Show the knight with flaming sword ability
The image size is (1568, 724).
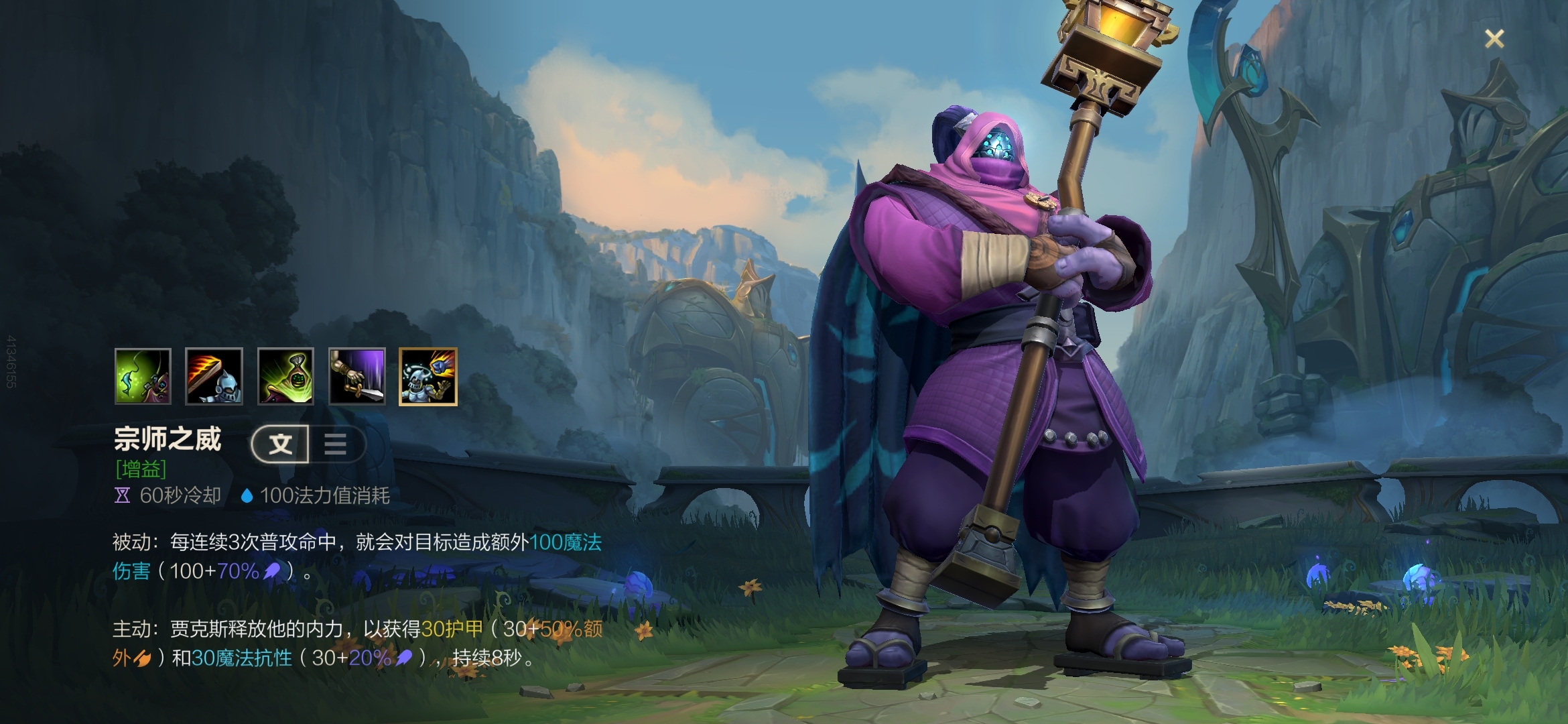point(214,376)
